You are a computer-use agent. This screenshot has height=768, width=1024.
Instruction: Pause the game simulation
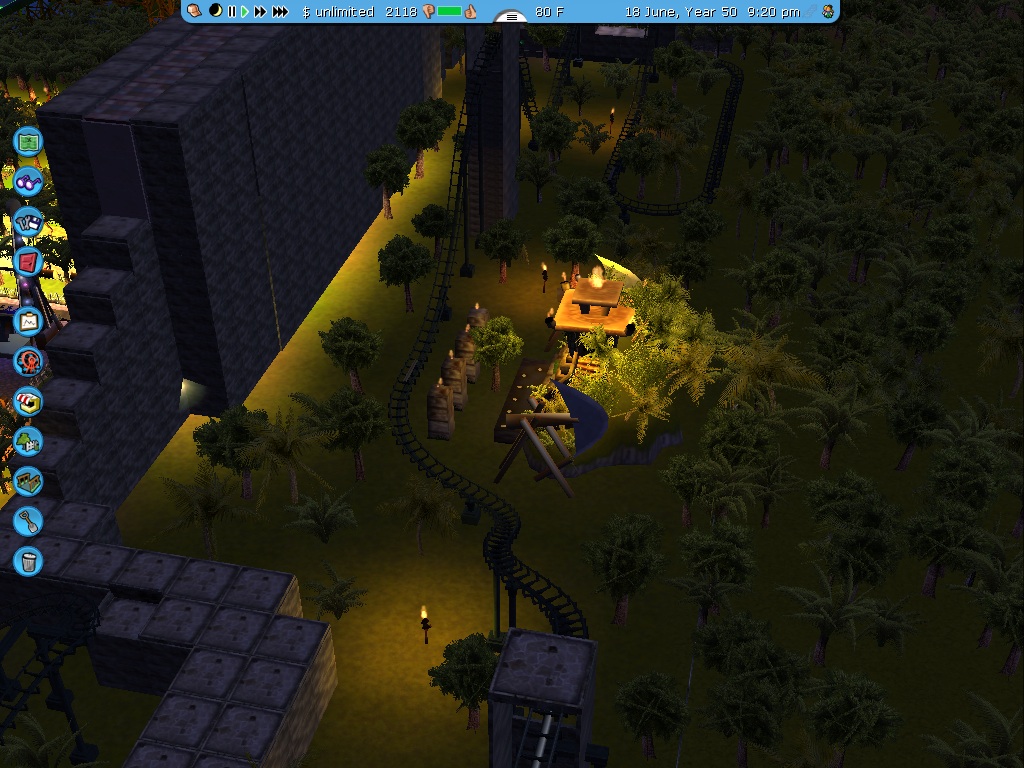(232, 12)
